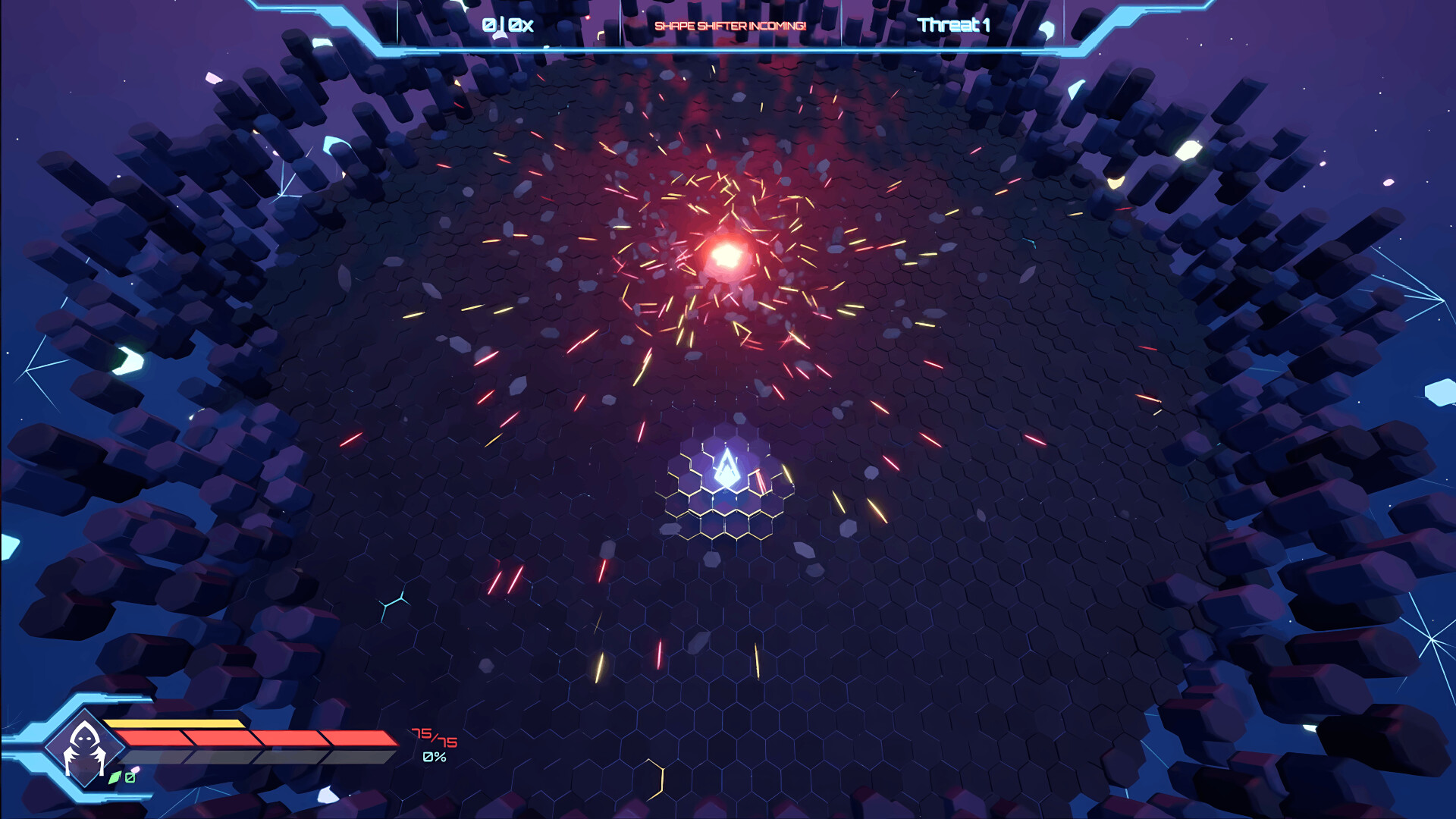Image resolution: width=1456 pixels, height=819 pixels.
Task: Click the pink pickup beside the resource counter
Action: coord(134,769)
